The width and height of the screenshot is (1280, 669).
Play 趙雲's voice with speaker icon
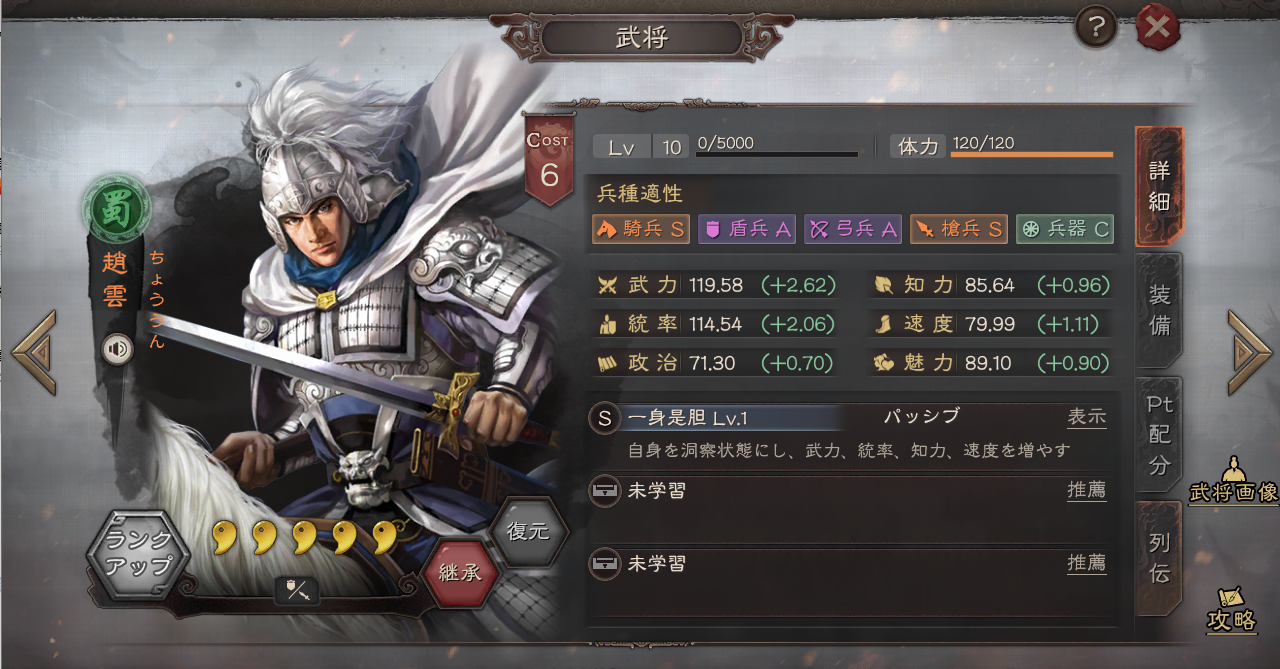[118, 348]
